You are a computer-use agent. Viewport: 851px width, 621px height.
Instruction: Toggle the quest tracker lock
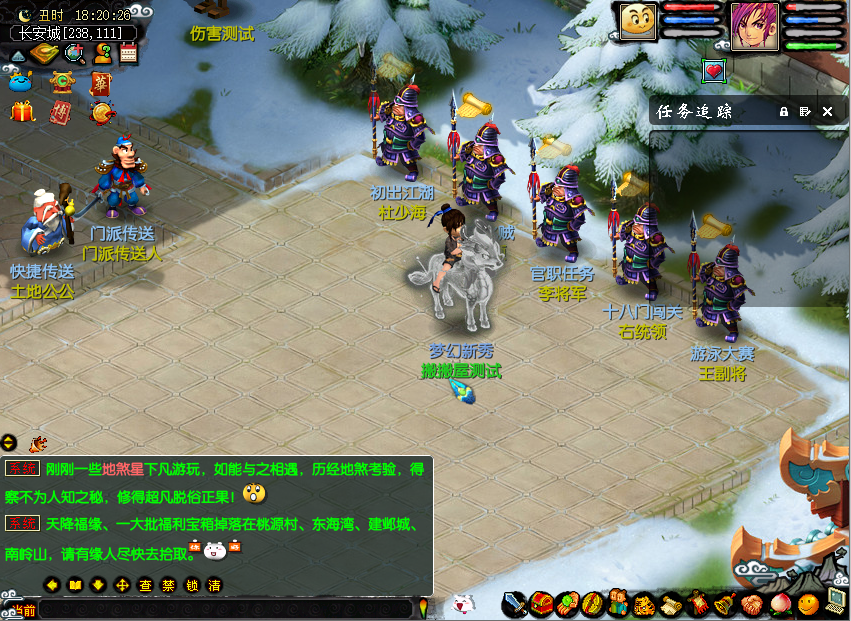coord(784,112)
